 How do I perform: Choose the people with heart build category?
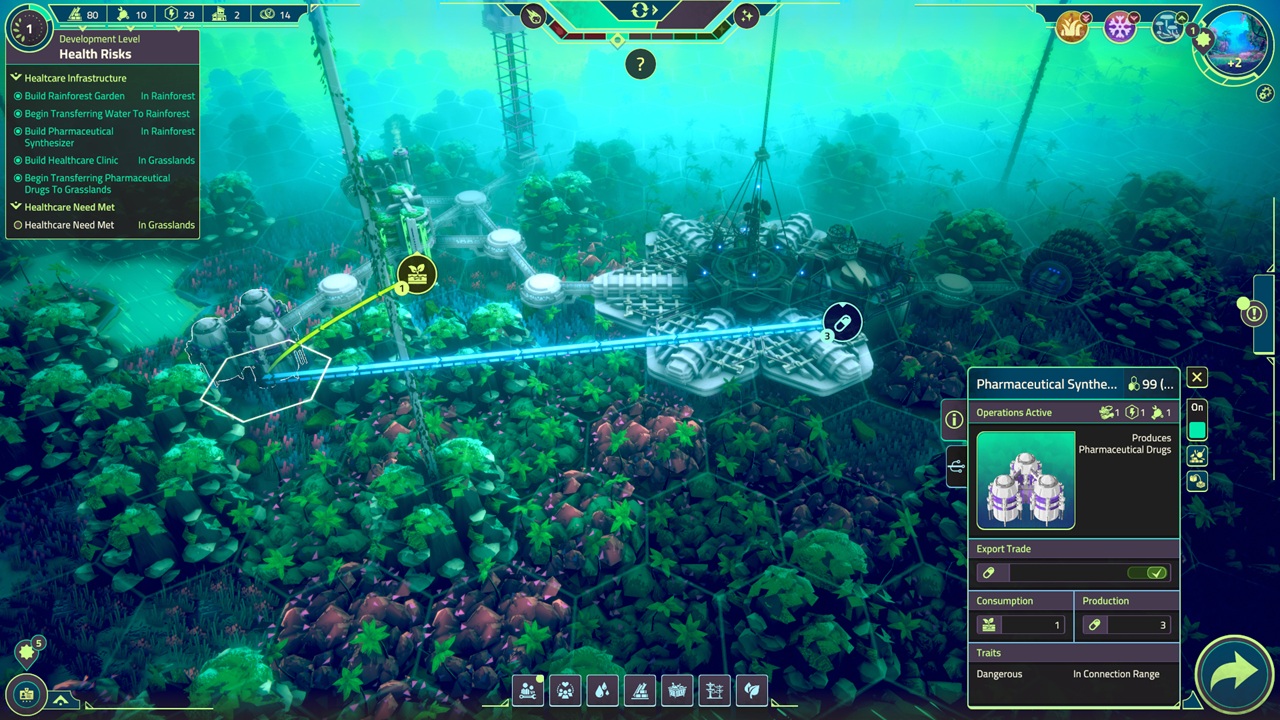point(565,690)
